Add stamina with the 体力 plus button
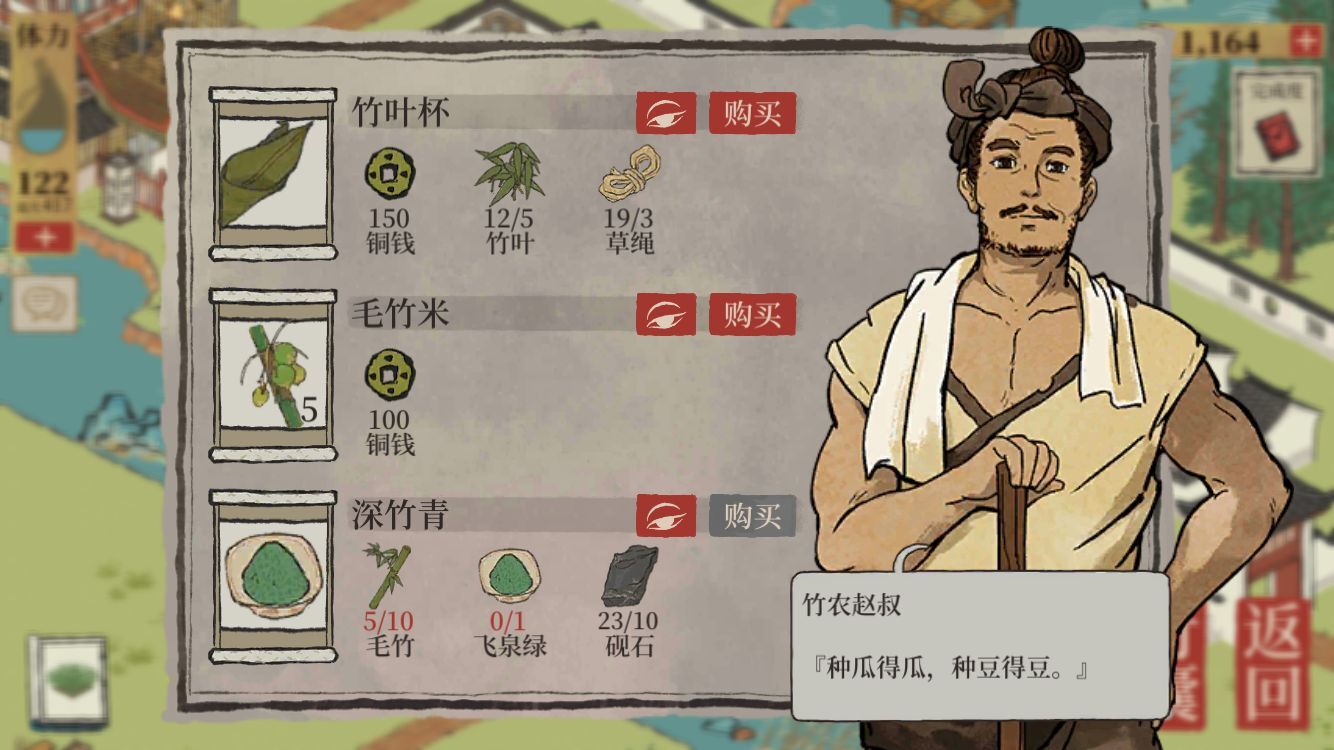Screen dimensions: 1334x750 [x=43, y=237]
